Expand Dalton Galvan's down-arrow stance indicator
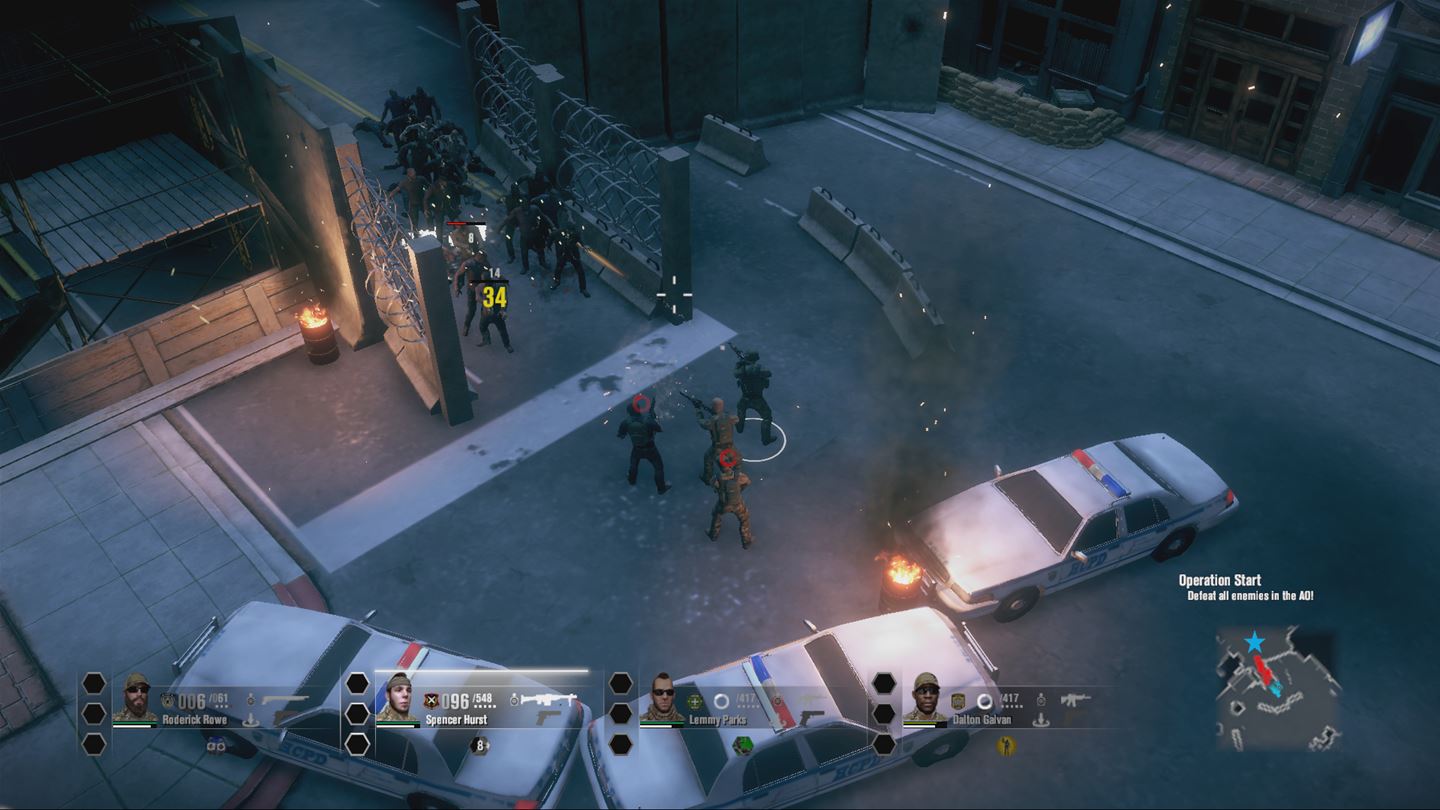Image resolution: width=1440 pixels, height=810 pixels. coord(1040,722)
